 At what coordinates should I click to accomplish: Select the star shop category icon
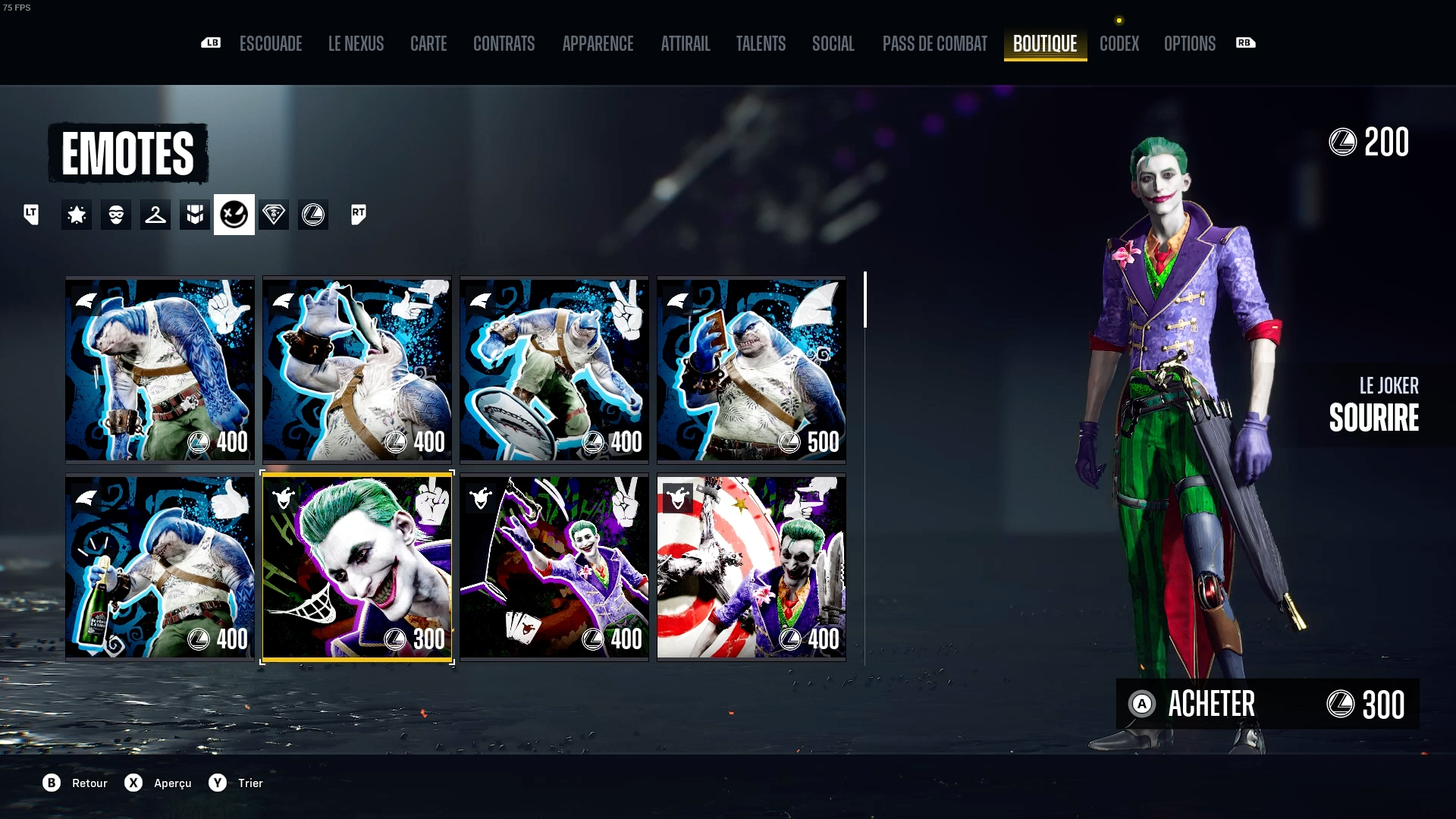tap(77, 215)
